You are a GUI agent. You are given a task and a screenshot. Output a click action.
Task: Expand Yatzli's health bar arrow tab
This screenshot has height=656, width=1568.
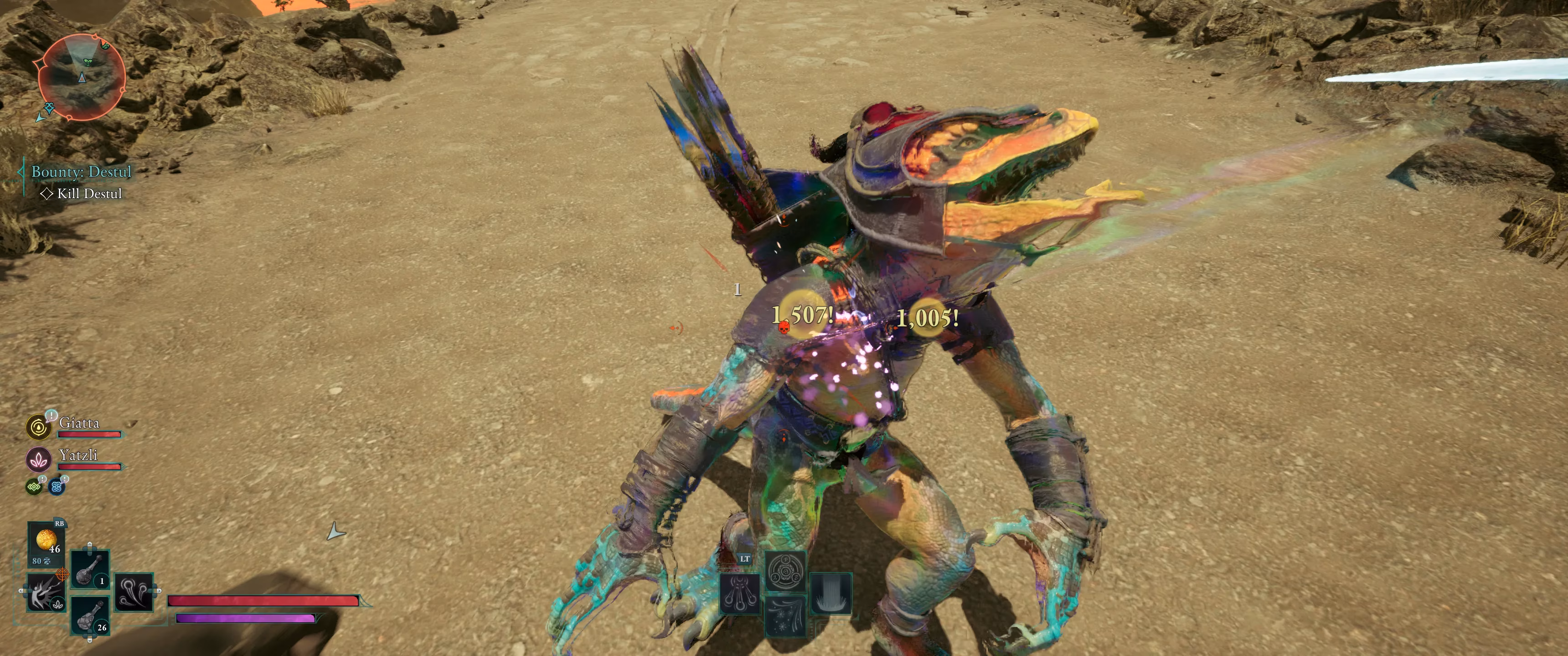(x=124, y=467)
